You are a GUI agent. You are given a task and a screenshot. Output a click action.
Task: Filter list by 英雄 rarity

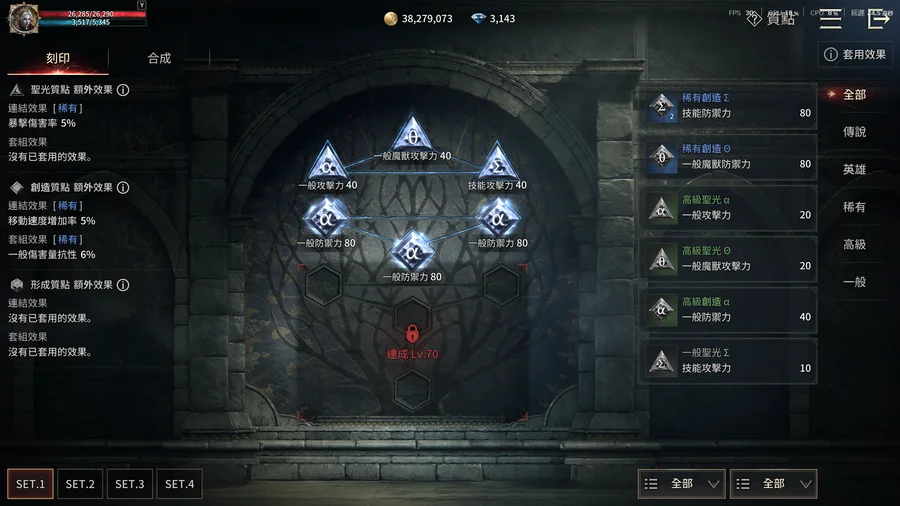(854, 170)
